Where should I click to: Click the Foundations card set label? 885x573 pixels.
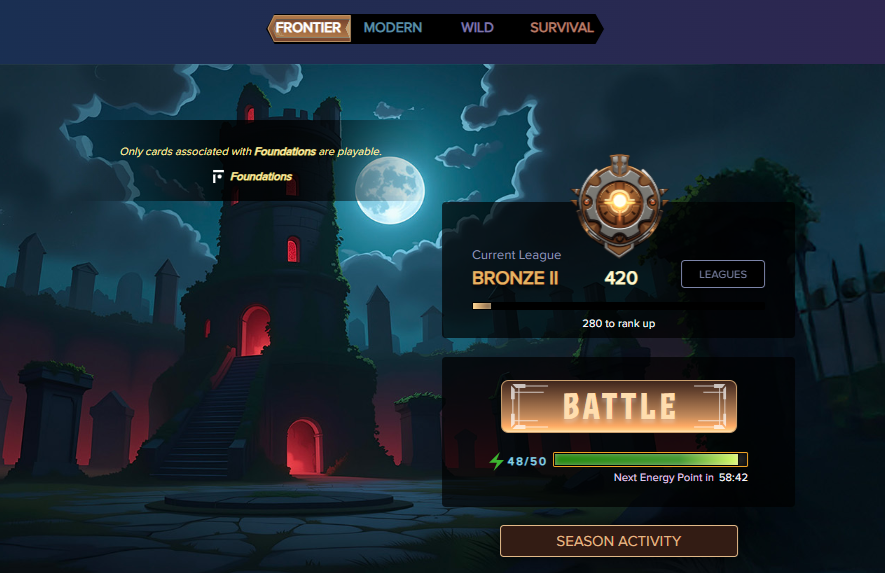click(260, 177)
